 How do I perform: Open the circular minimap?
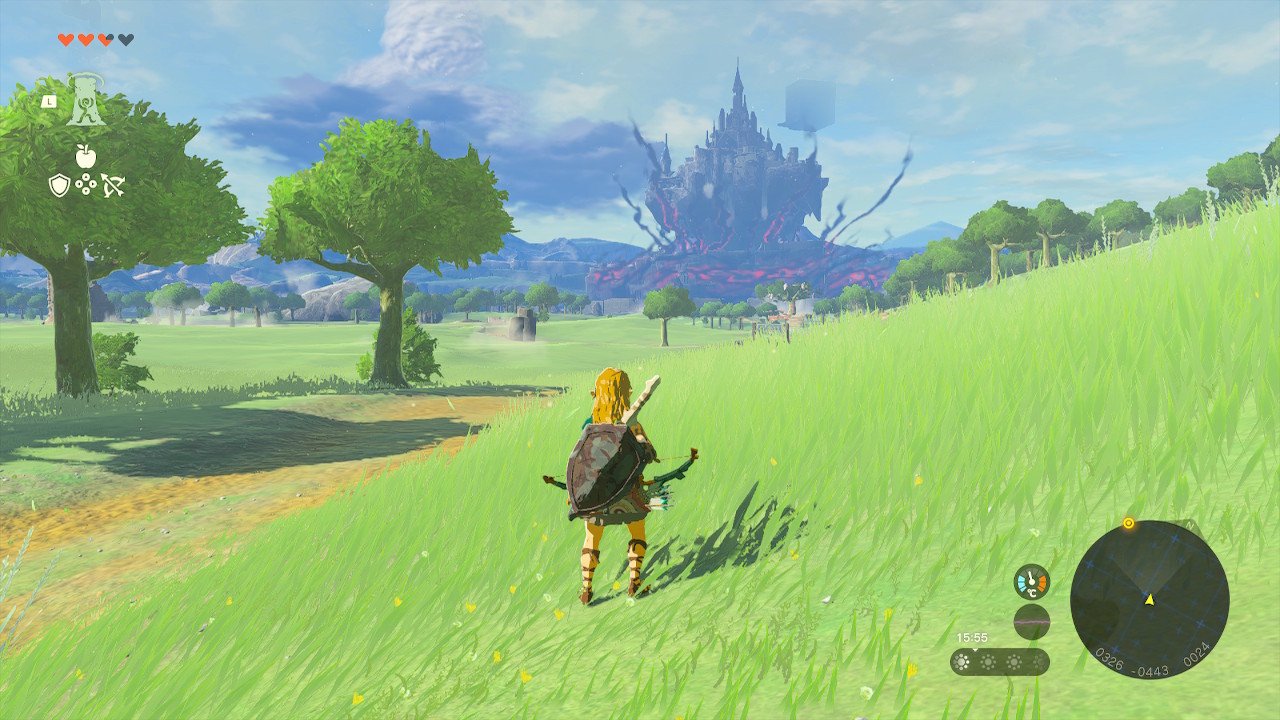point(1149,600)
